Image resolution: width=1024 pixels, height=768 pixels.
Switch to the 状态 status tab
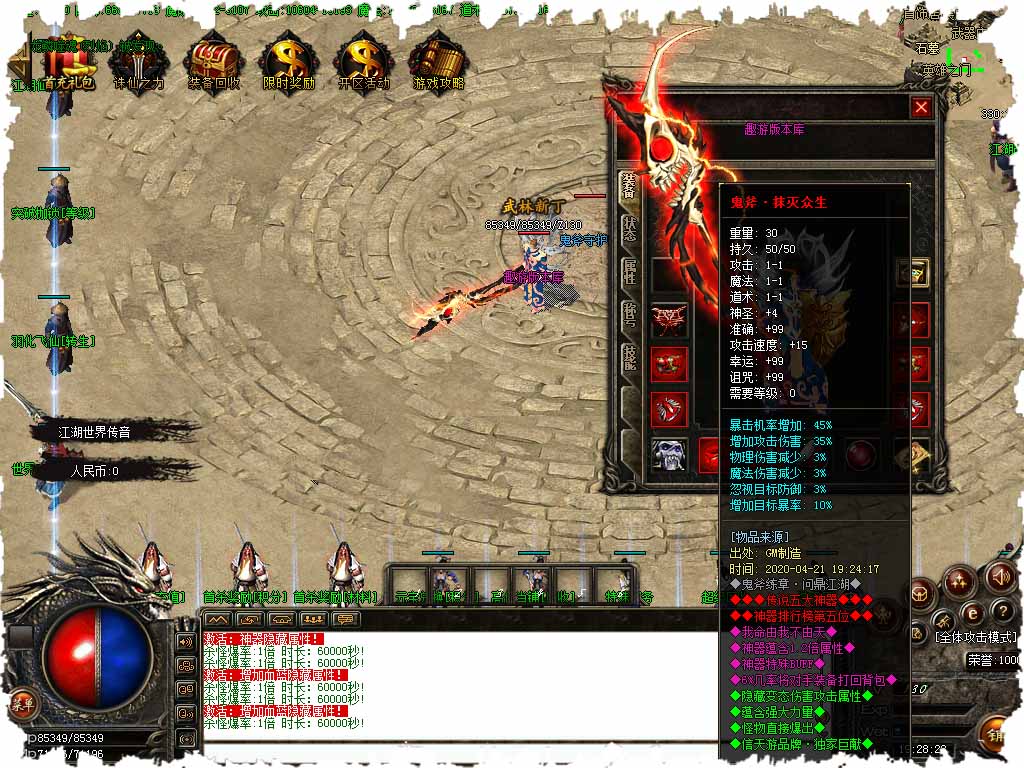pos(629,229)
